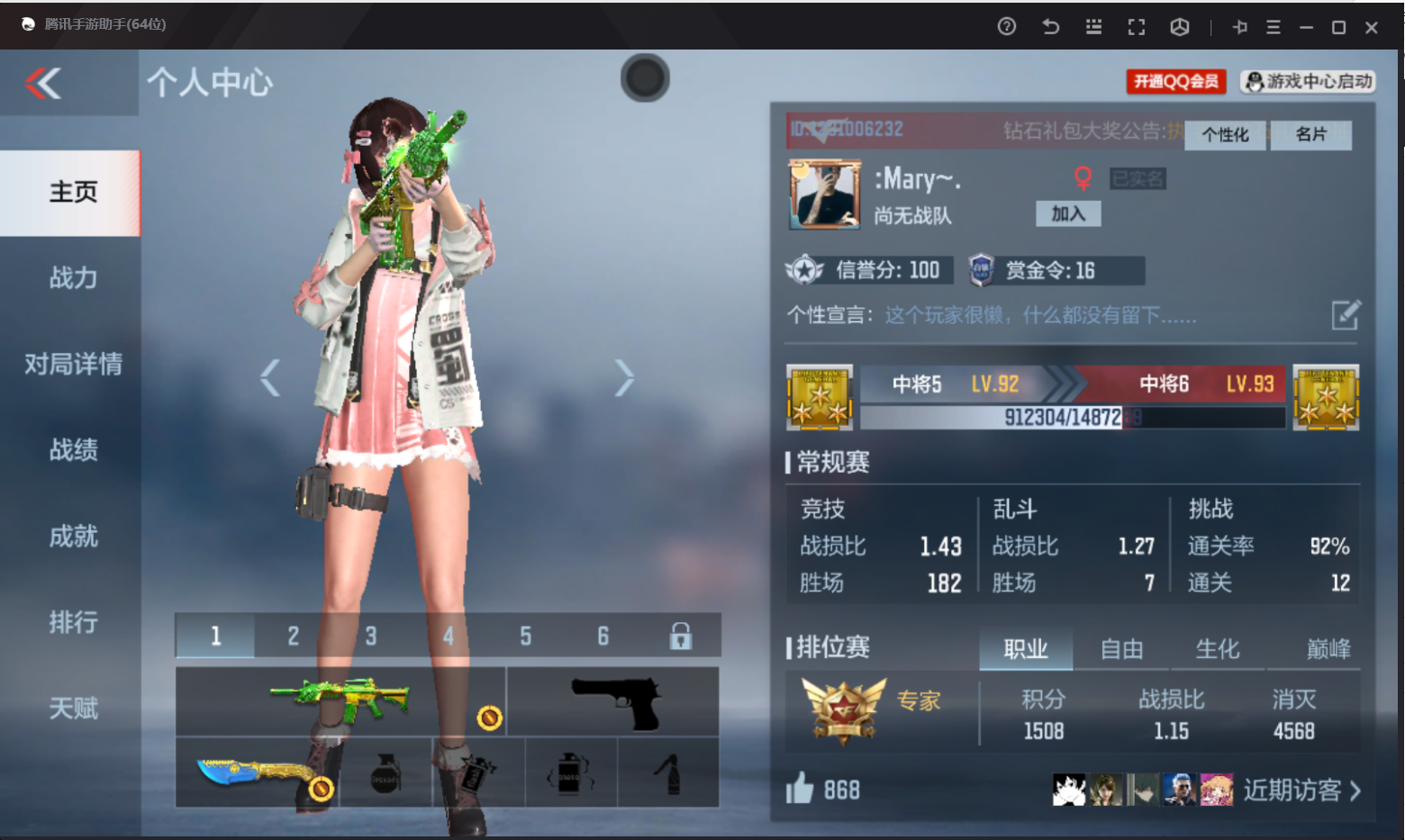Open the 名片 name card button

(1310, 135)
